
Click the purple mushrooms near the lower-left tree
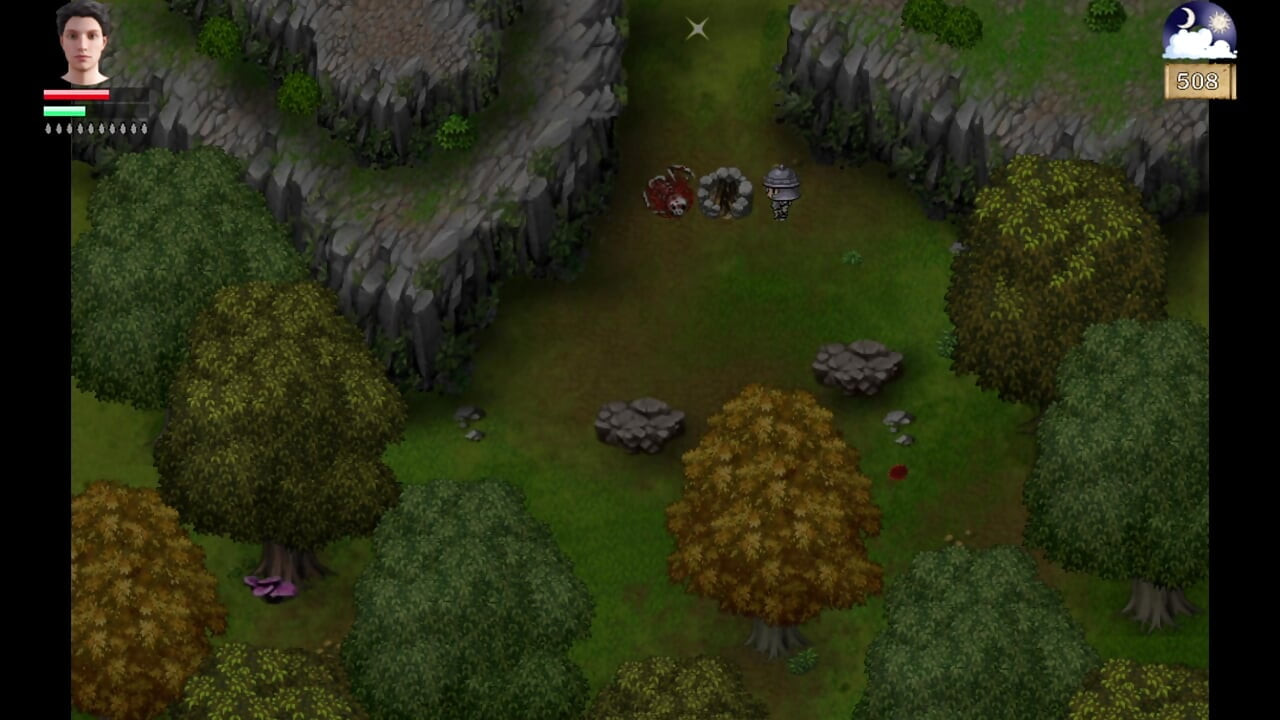[x=271, y=589]
